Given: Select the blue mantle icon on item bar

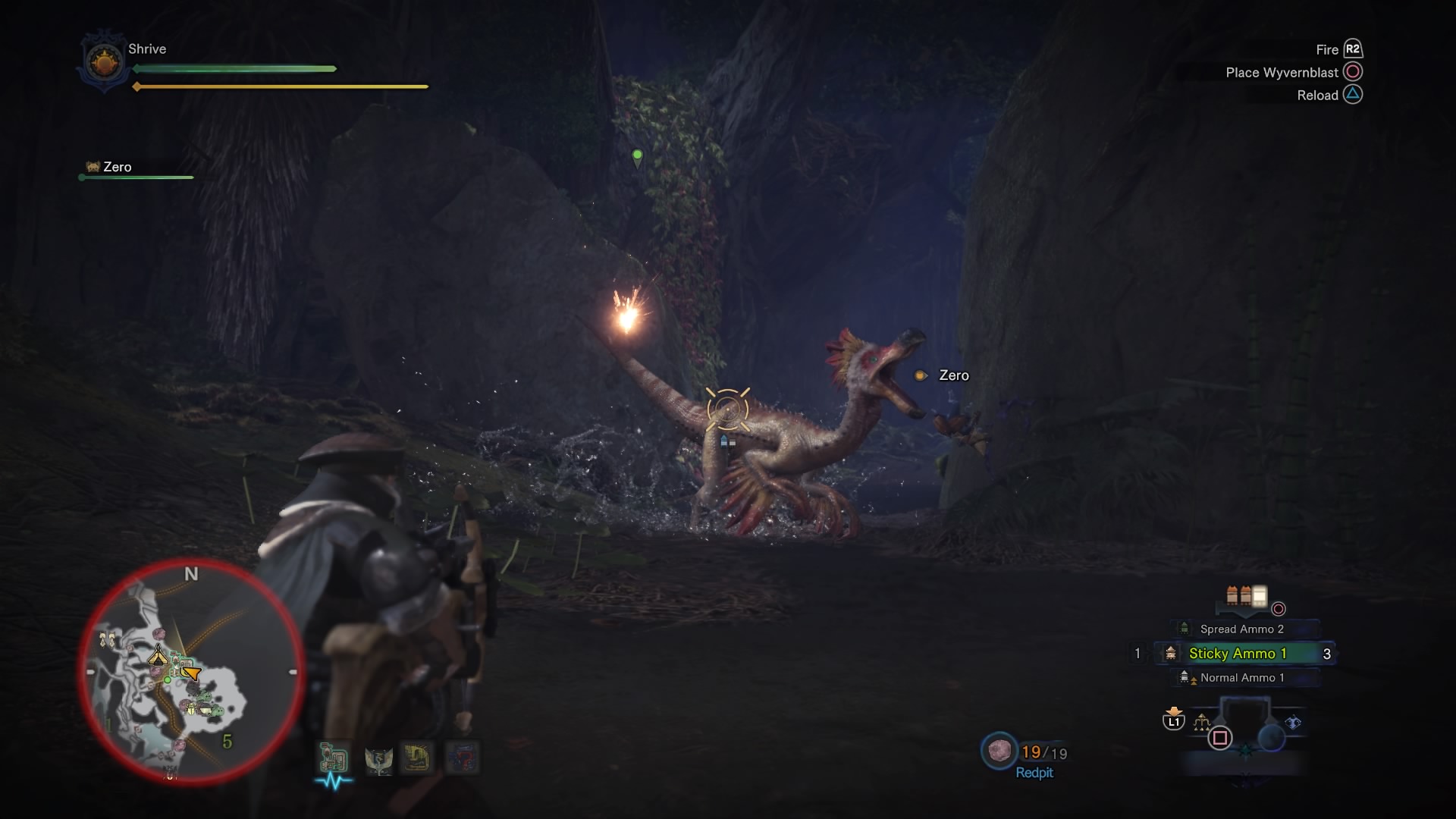Looking at the screenshot, I should 1293,723.
